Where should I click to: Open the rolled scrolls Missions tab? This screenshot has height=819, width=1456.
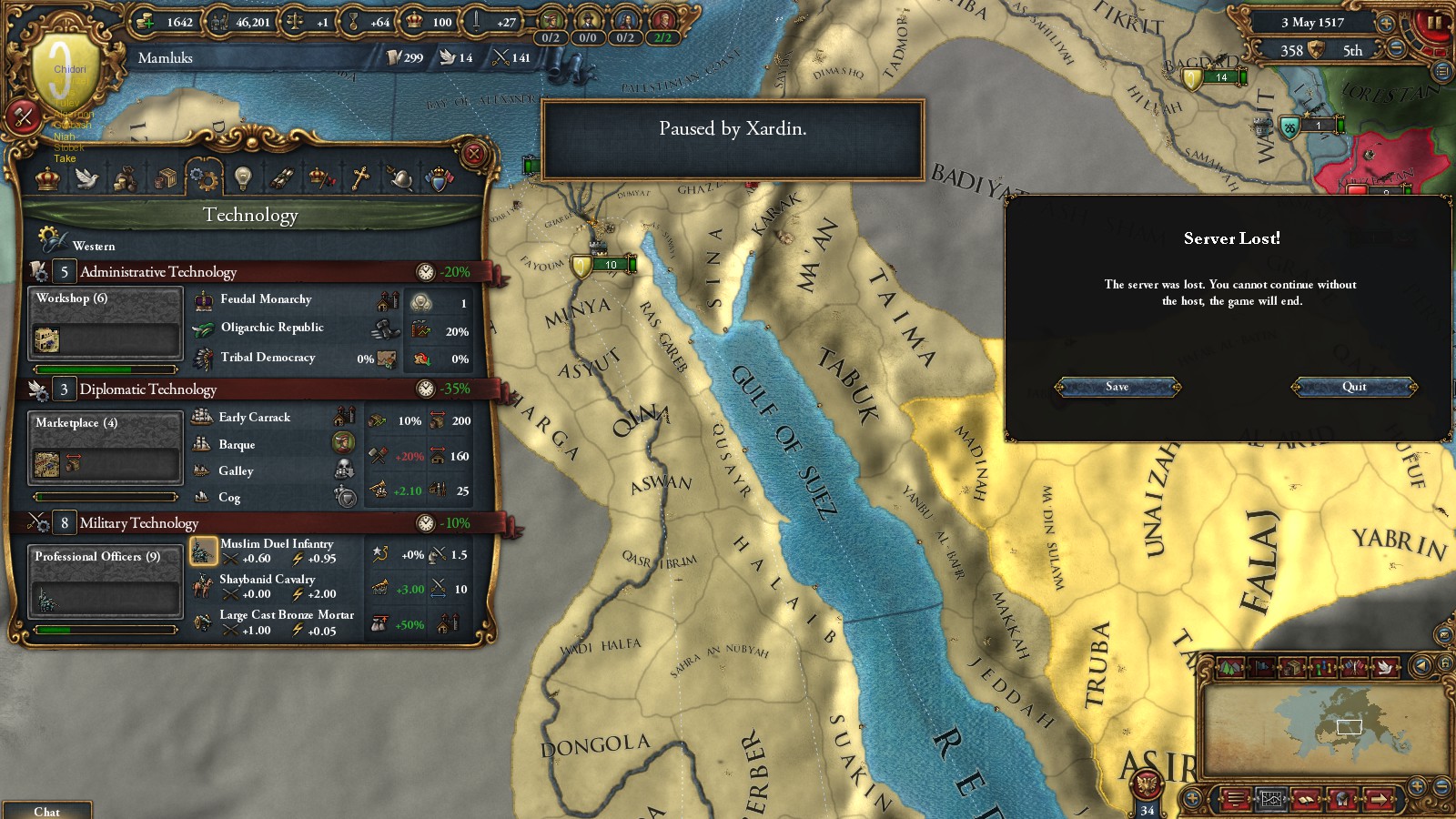click(281, 178)
